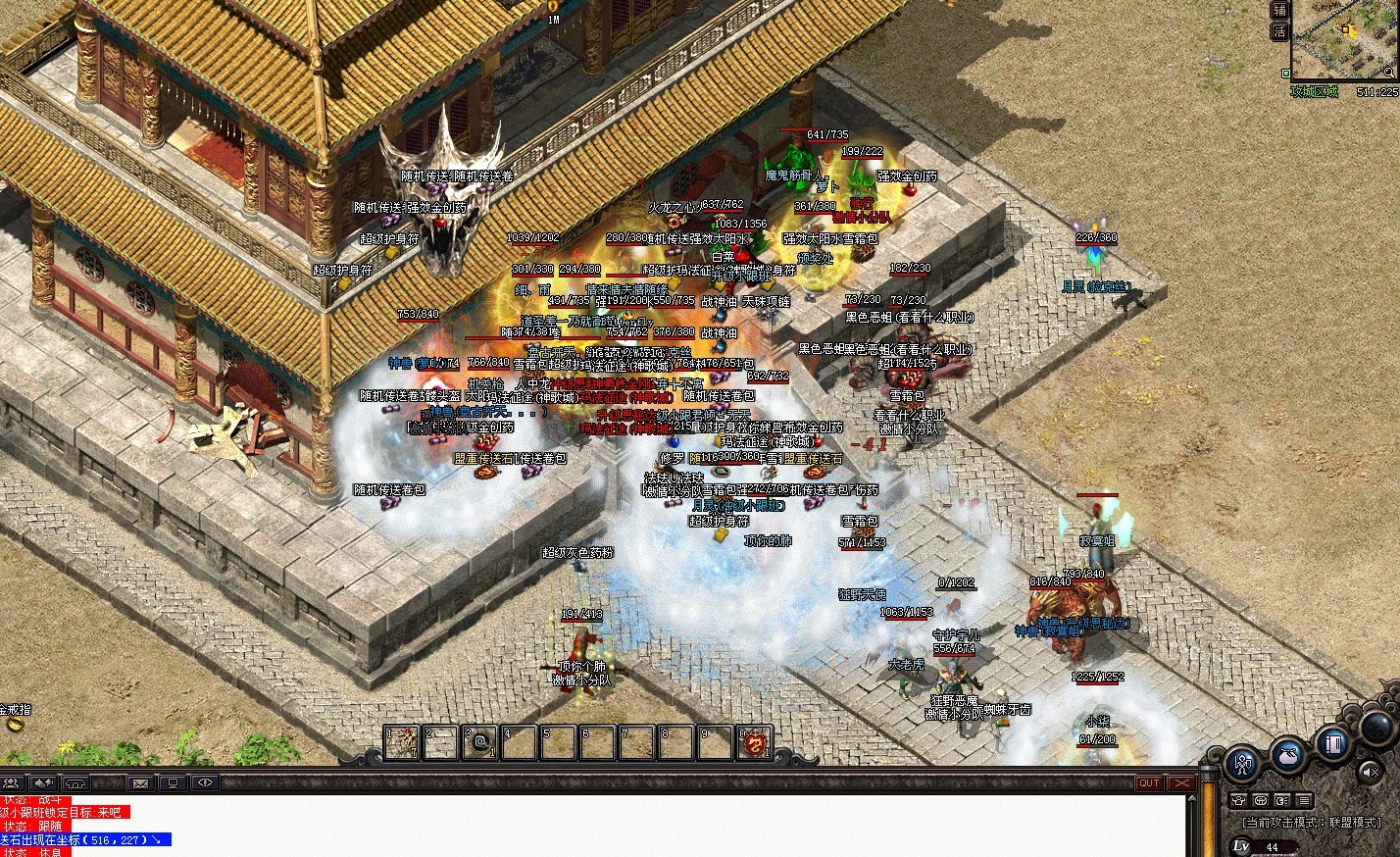Click the 活 activity button
This screenshot has height=857, width=1400.
[x=1279, y=31]
